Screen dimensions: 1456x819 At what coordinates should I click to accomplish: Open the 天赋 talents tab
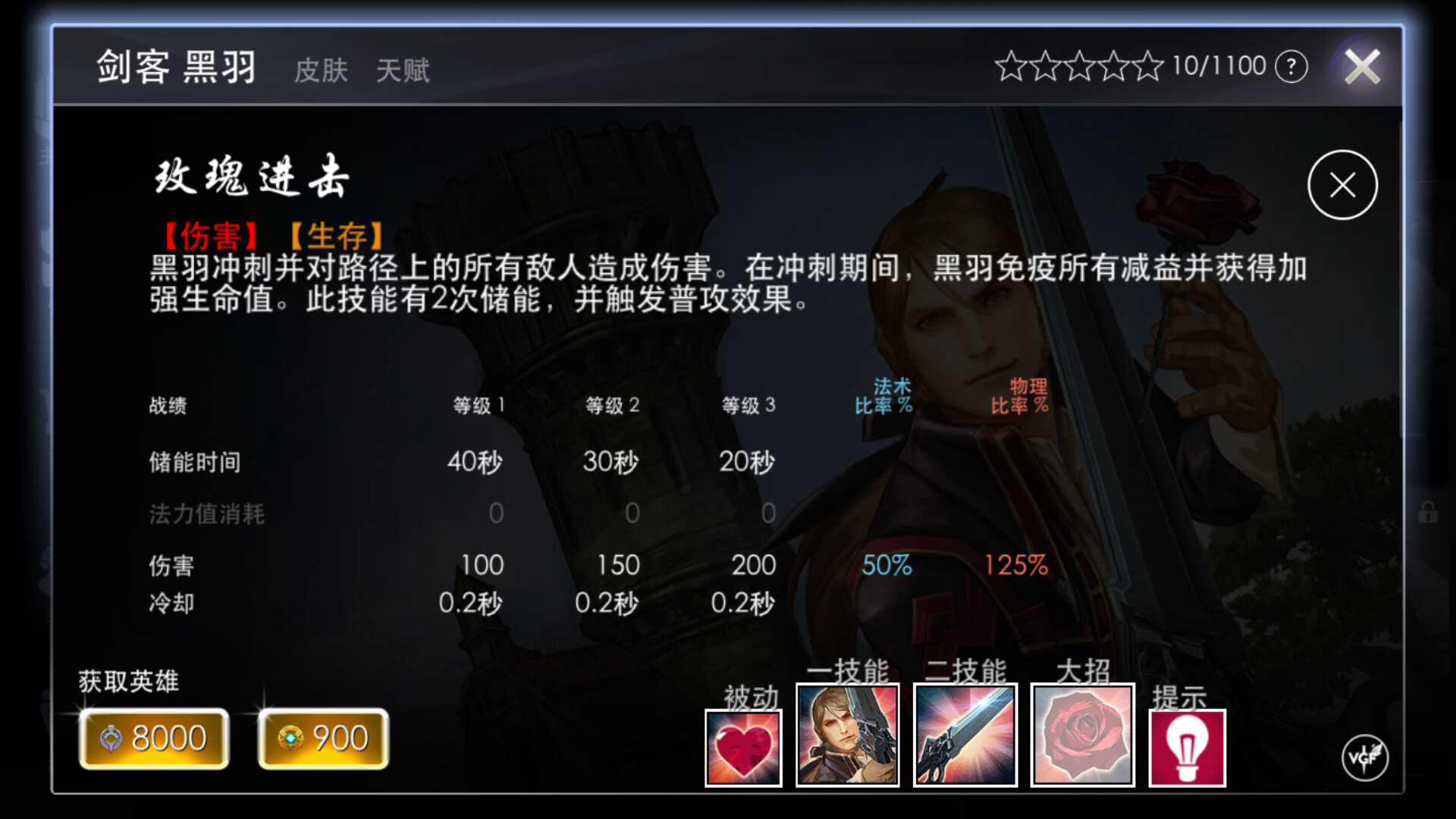pyautogui.click(x=403, y=71)
